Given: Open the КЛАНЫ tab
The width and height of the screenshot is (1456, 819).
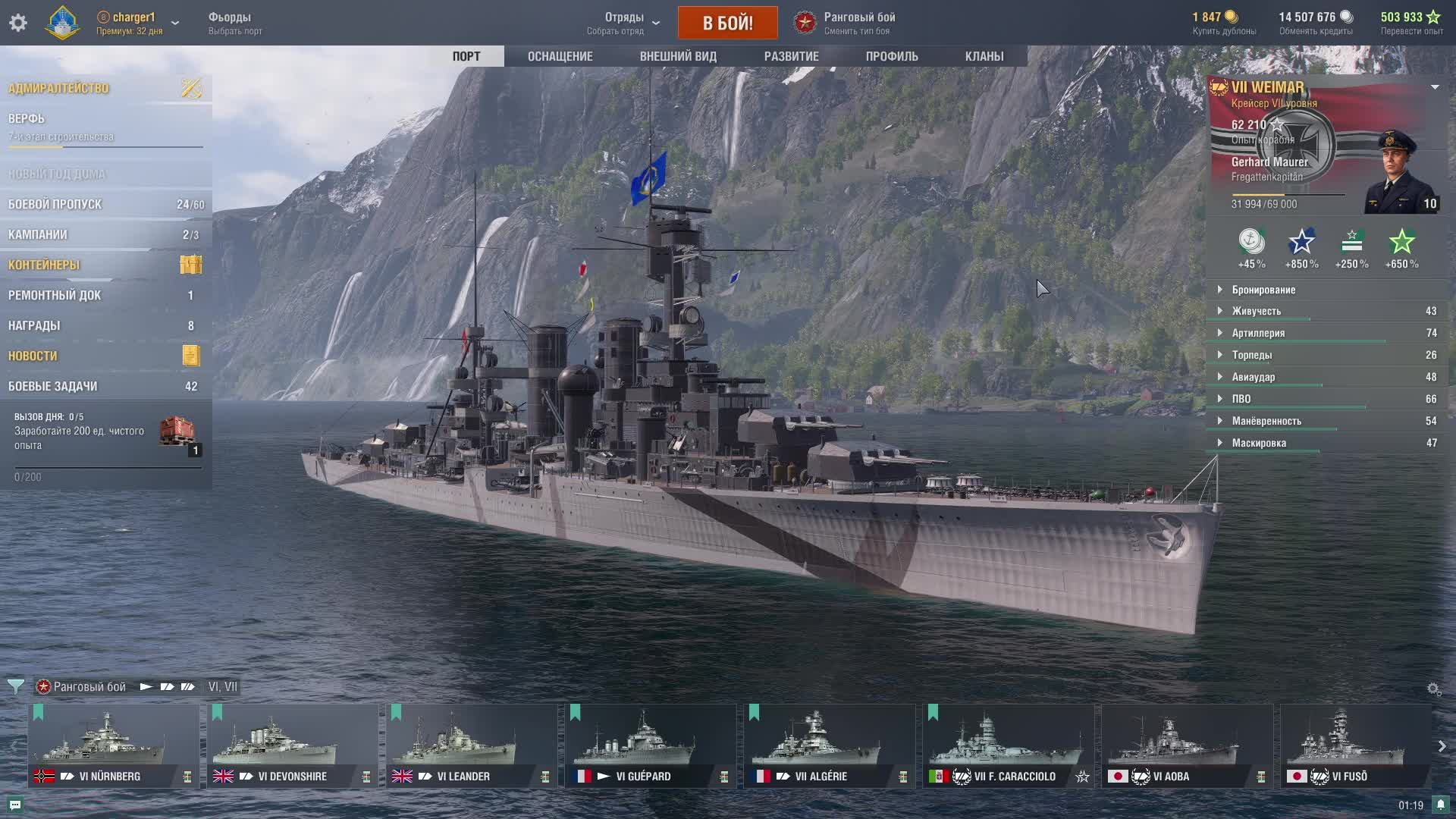Looking at the screenshot, I should tap(984, 56).
